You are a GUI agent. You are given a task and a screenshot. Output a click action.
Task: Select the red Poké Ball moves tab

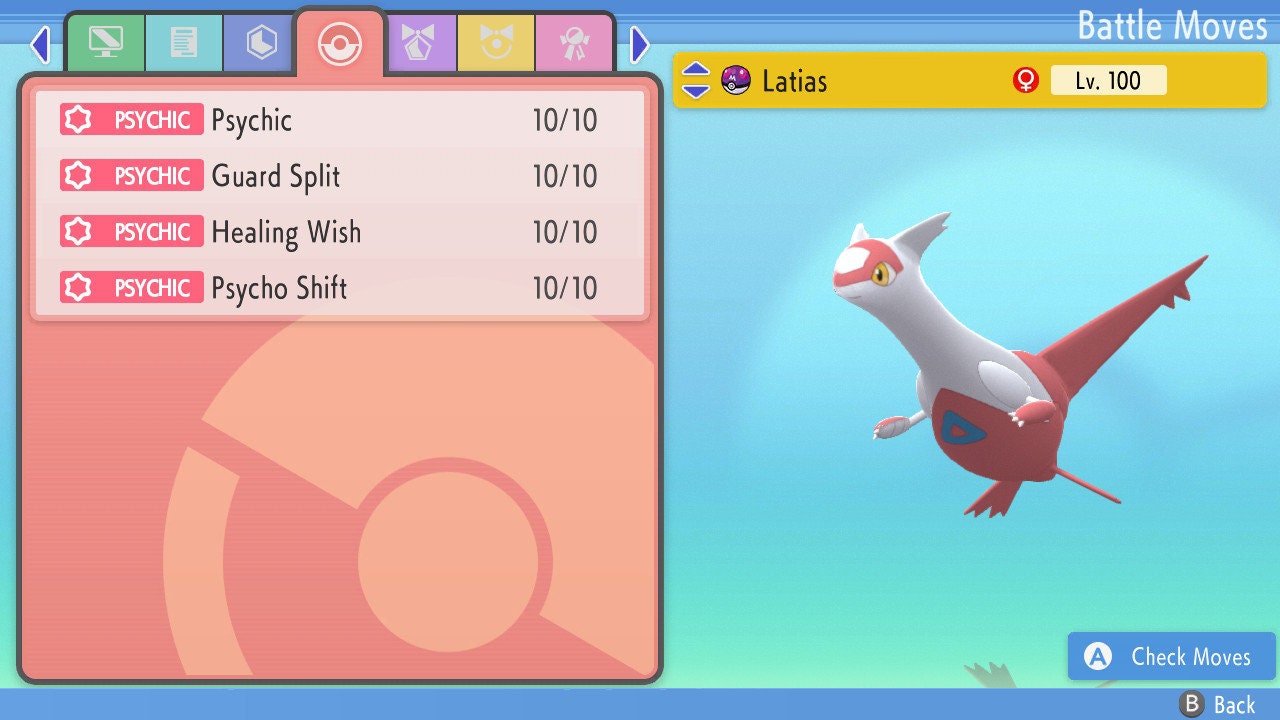point(340,44)
